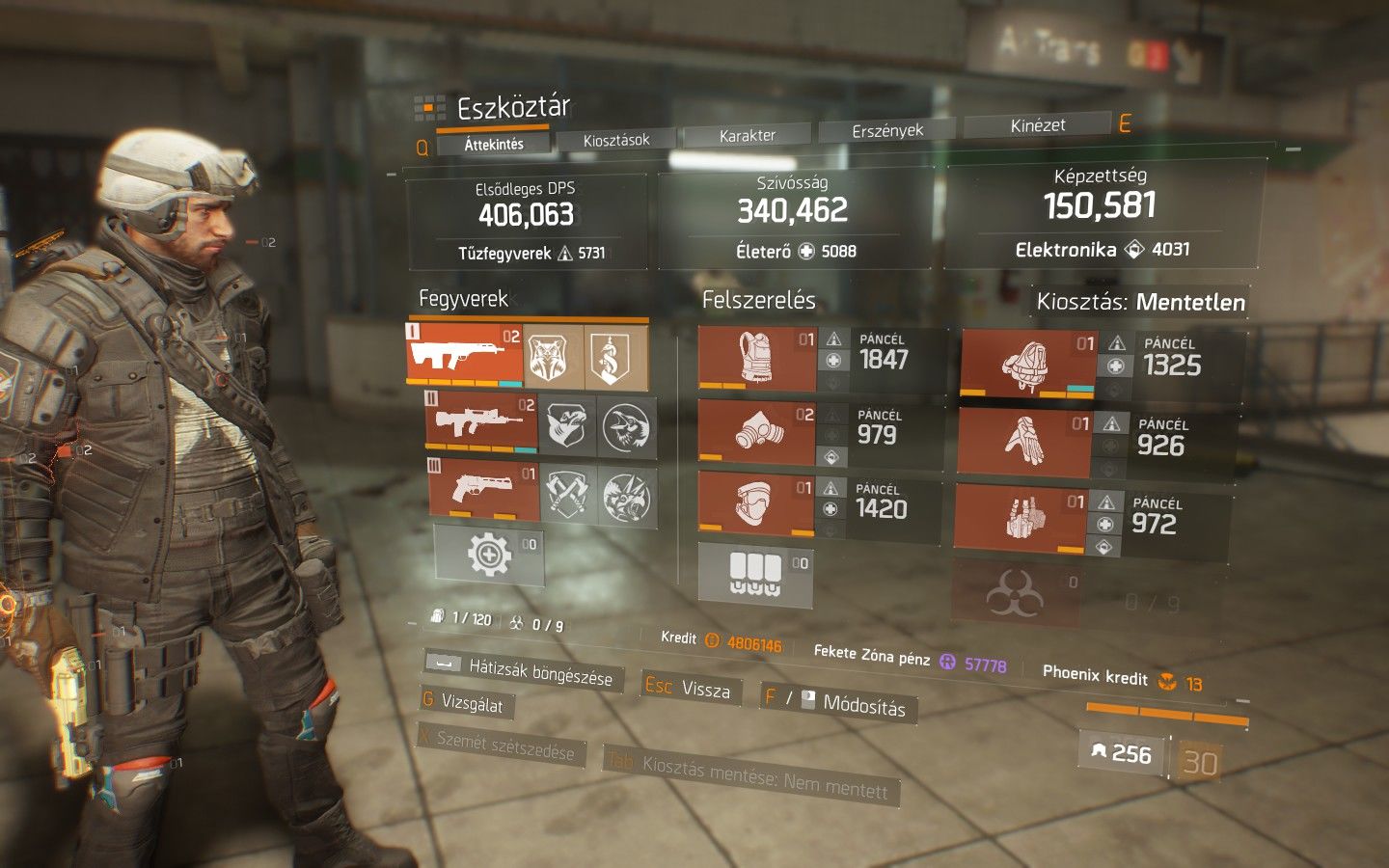Select the gloves gear slot
The height and width of the screenshot is (868, 1389).
[x=1024, y=442]
